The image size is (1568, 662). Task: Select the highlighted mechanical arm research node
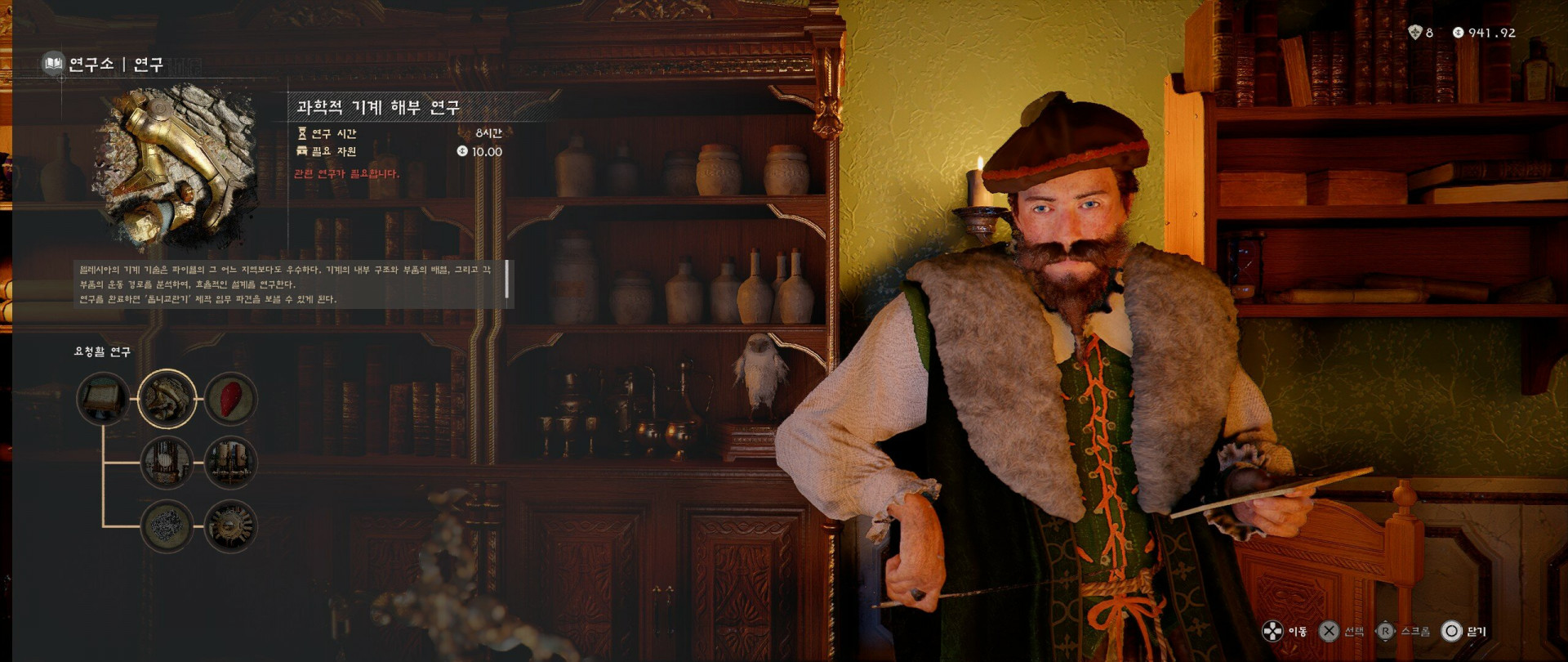click(167, 399)
